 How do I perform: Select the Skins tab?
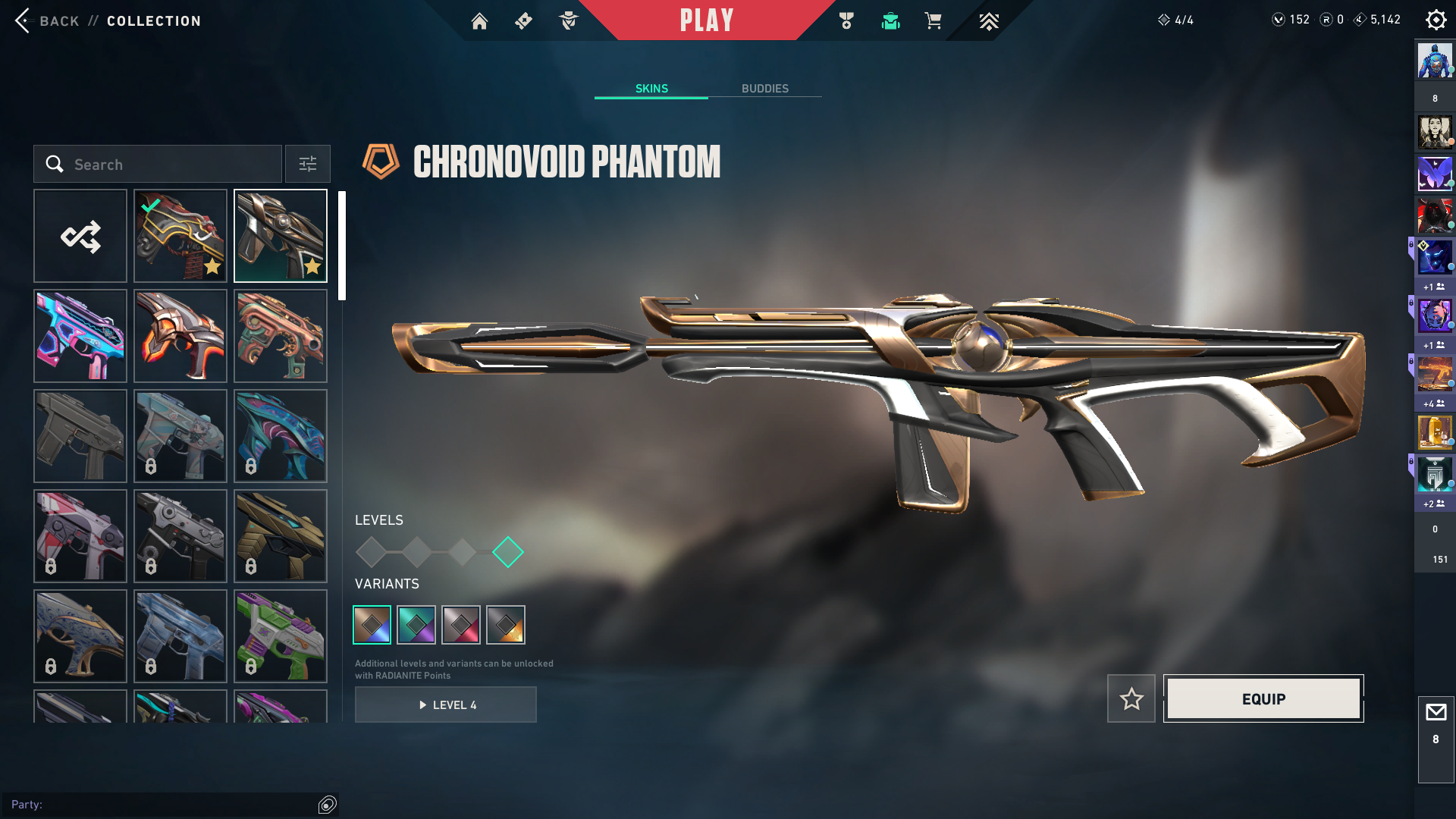(651, 89)
